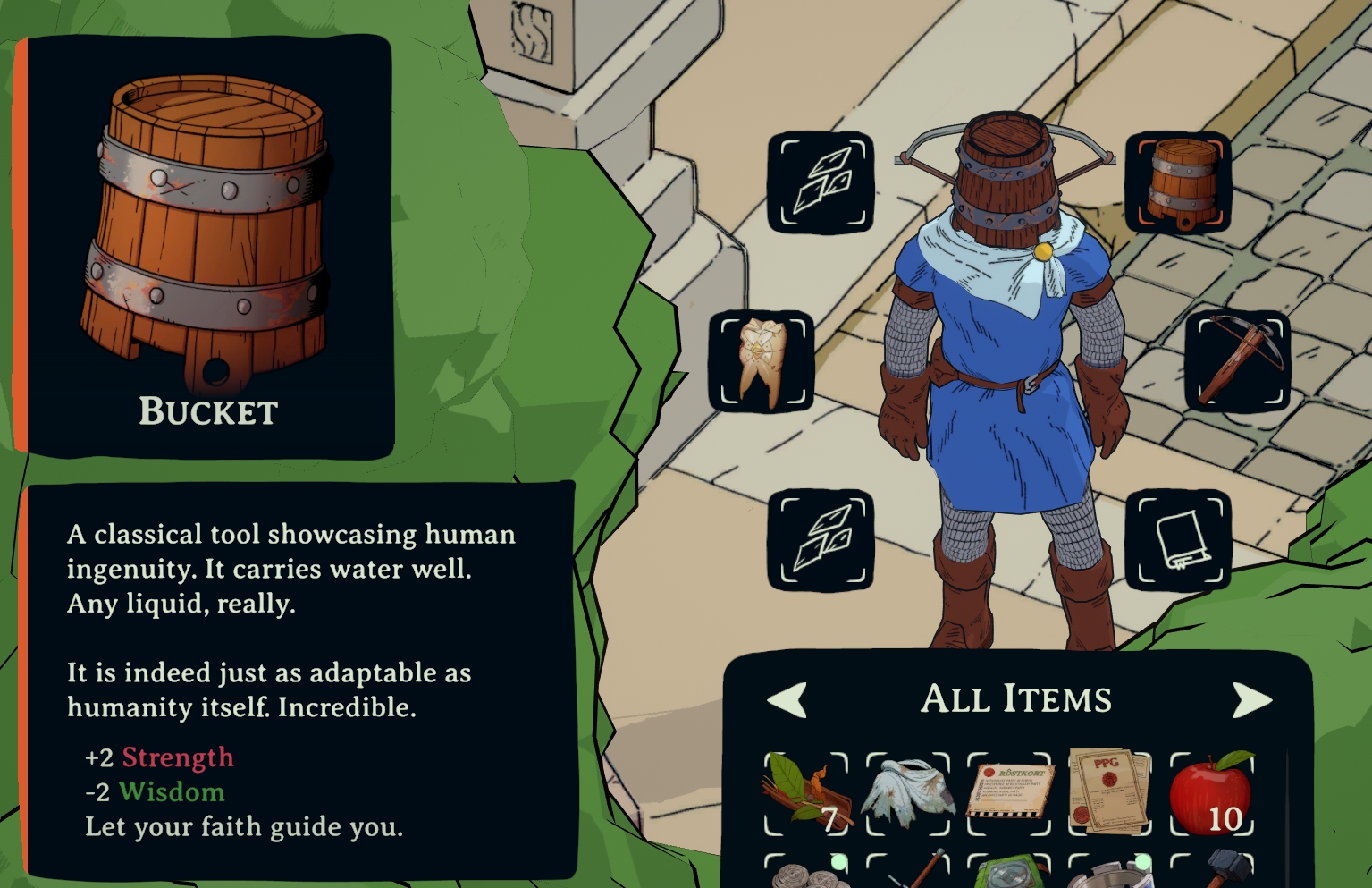Select the herbs and leaves item

click(806, 793)
